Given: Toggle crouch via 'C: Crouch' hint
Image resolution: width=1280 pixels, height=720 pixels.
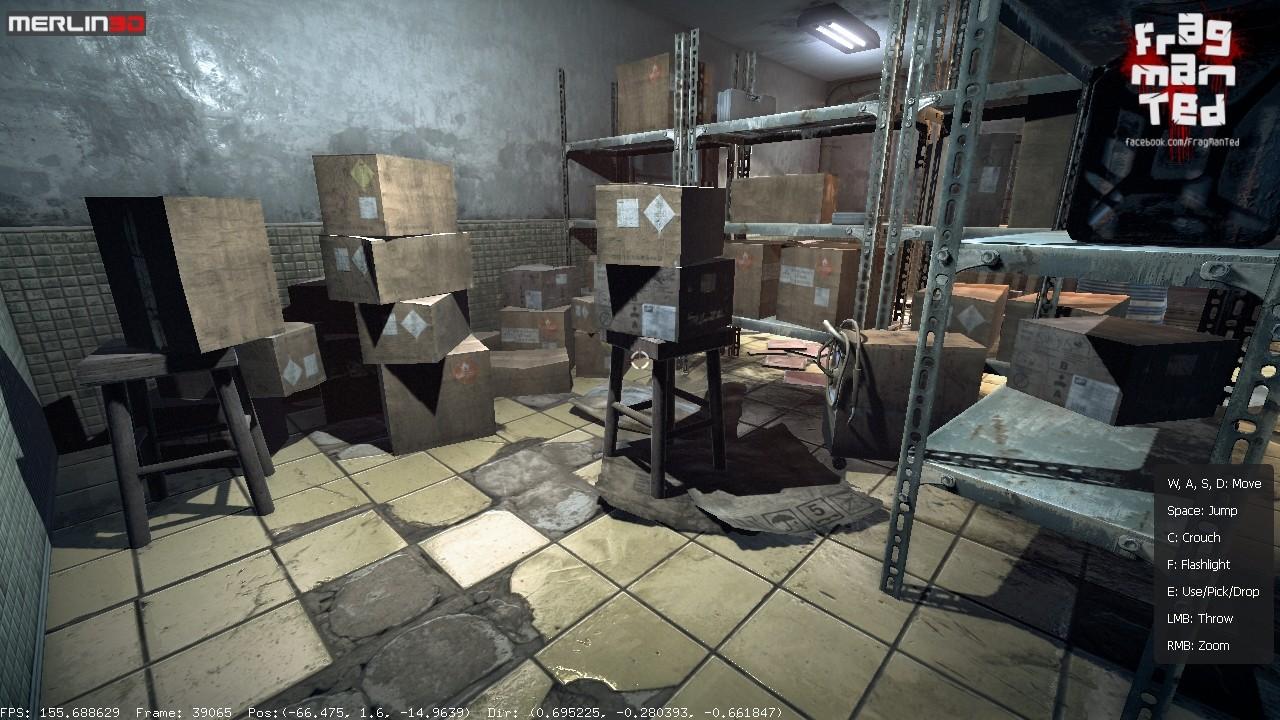Looking at the screenshot, I should 1194,537.
